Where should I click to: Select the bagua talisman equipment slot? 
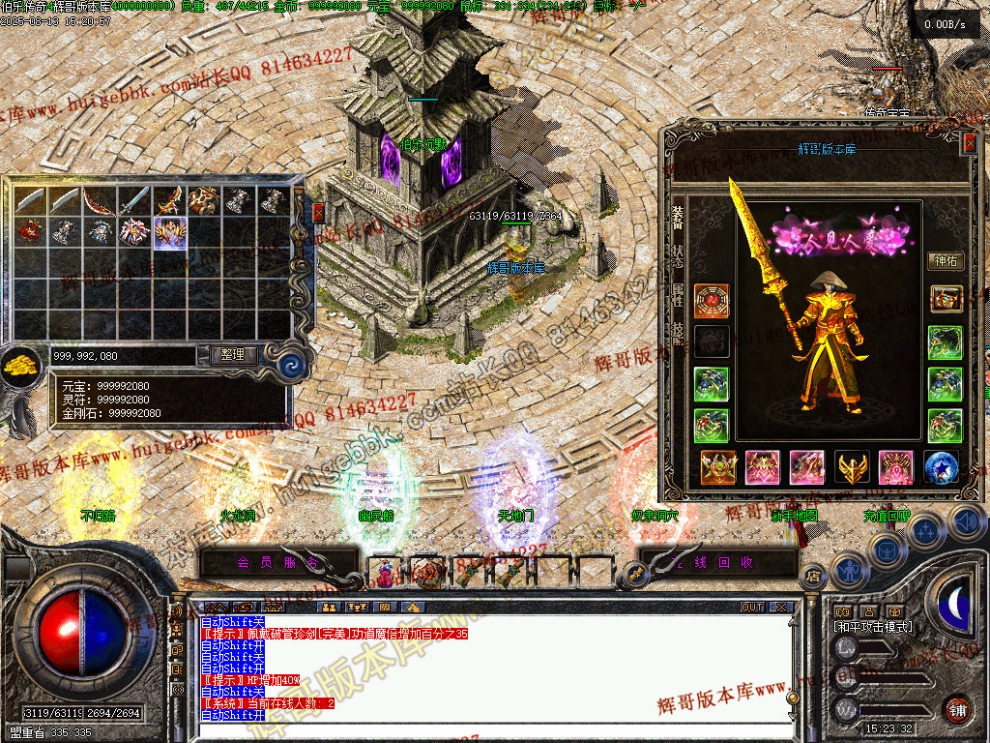[711, 301]
